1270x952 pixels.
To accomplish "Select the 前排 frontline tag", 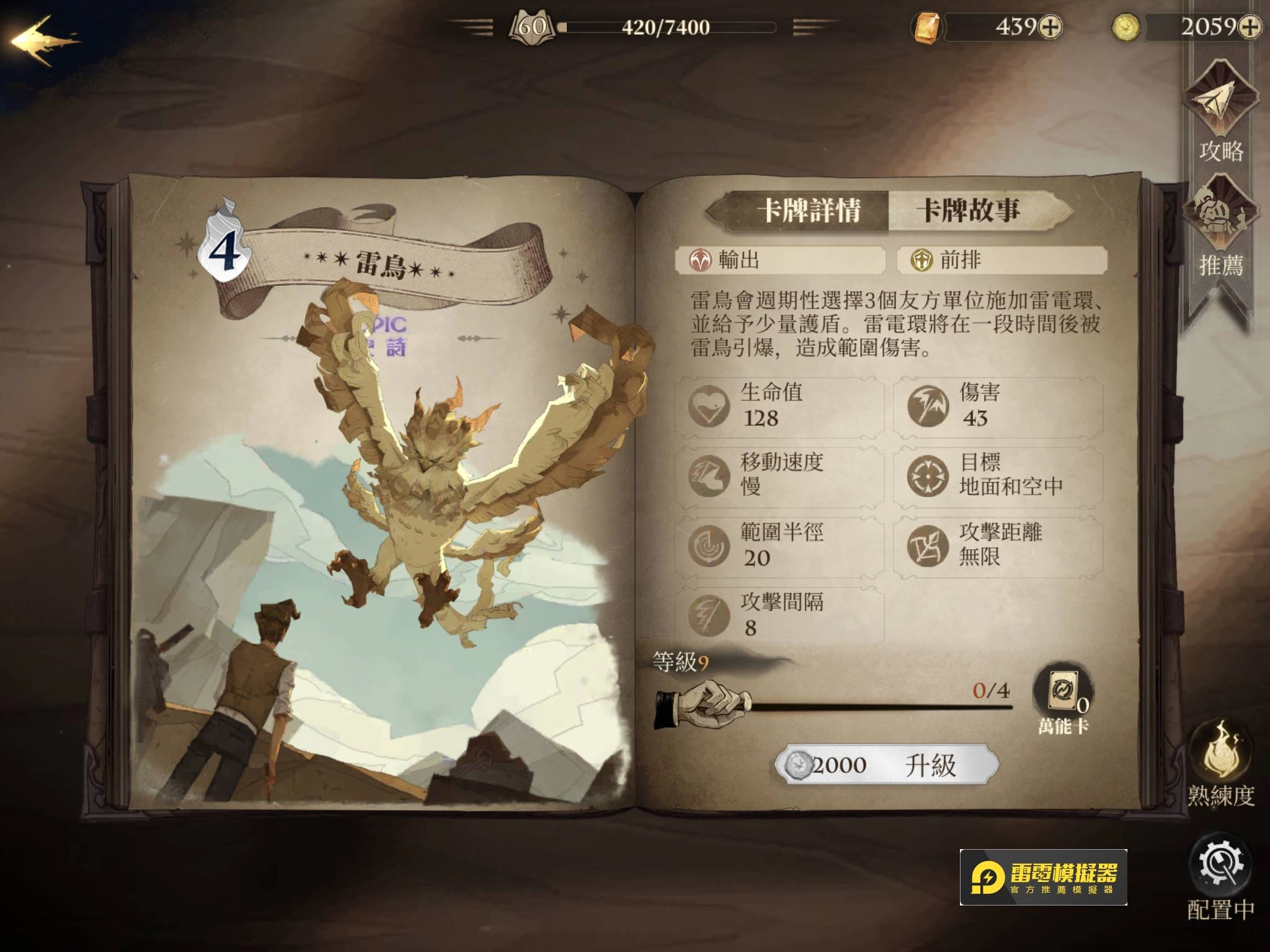I will 1001,260.
